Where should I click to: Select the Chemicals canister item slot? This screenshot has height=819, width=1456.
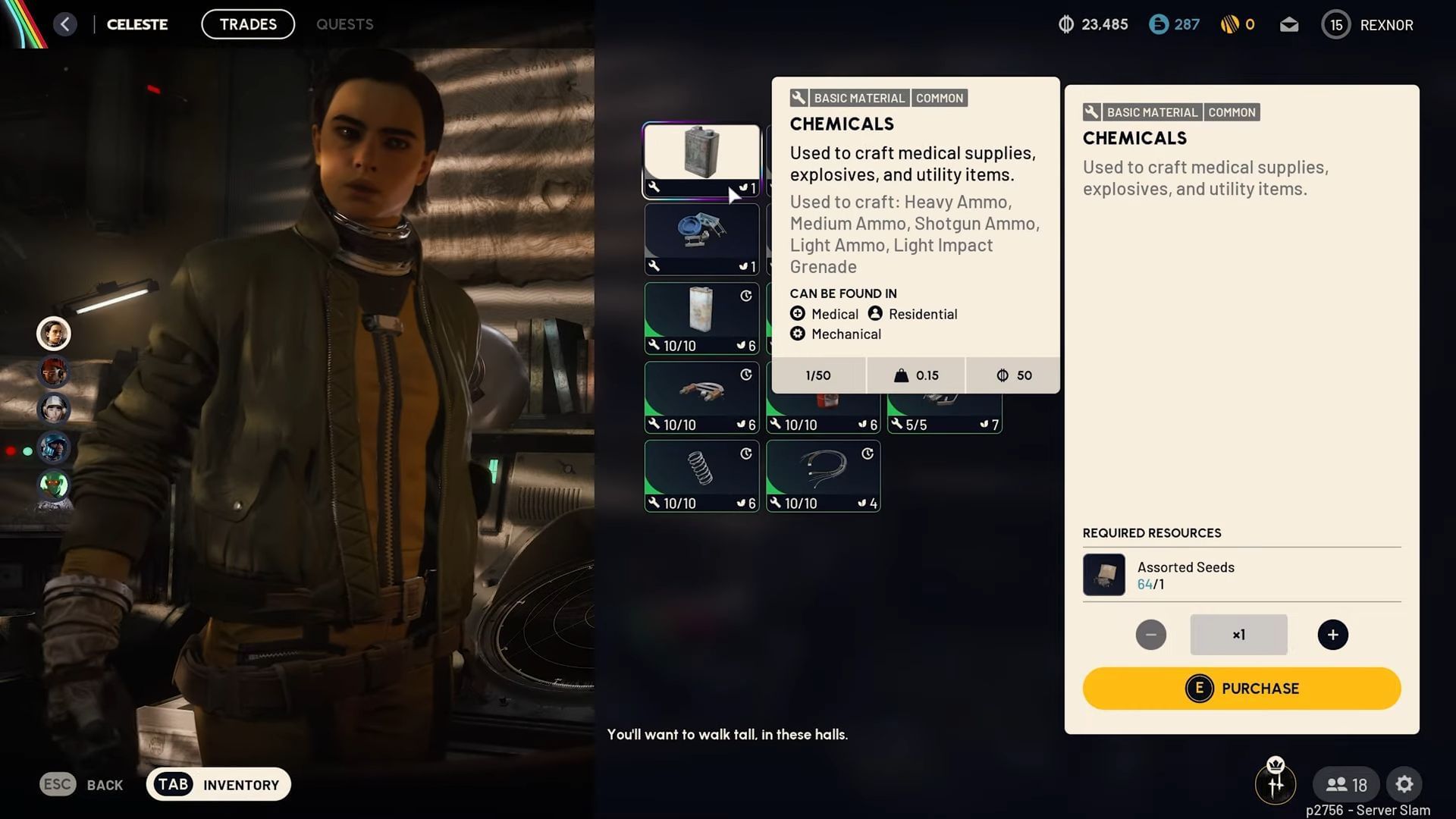[701, 157]
